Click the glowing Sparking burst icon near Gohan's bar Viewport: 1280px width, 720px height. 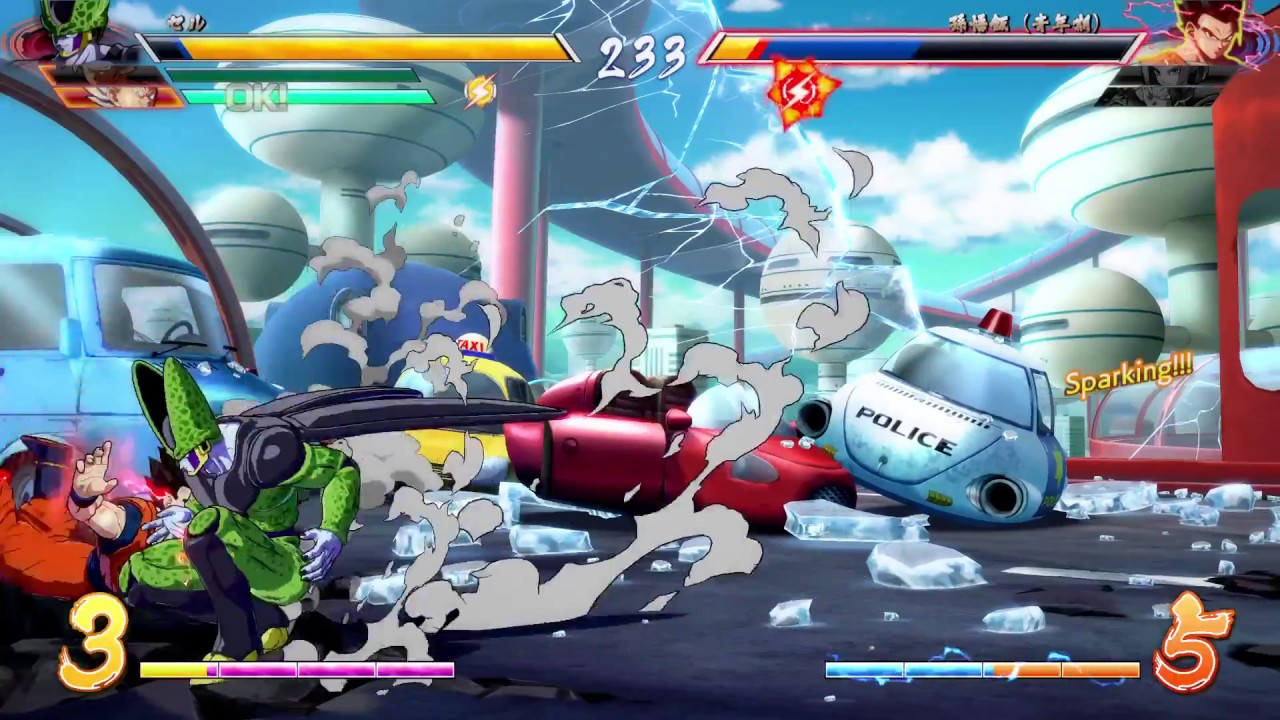coord(800,90)
